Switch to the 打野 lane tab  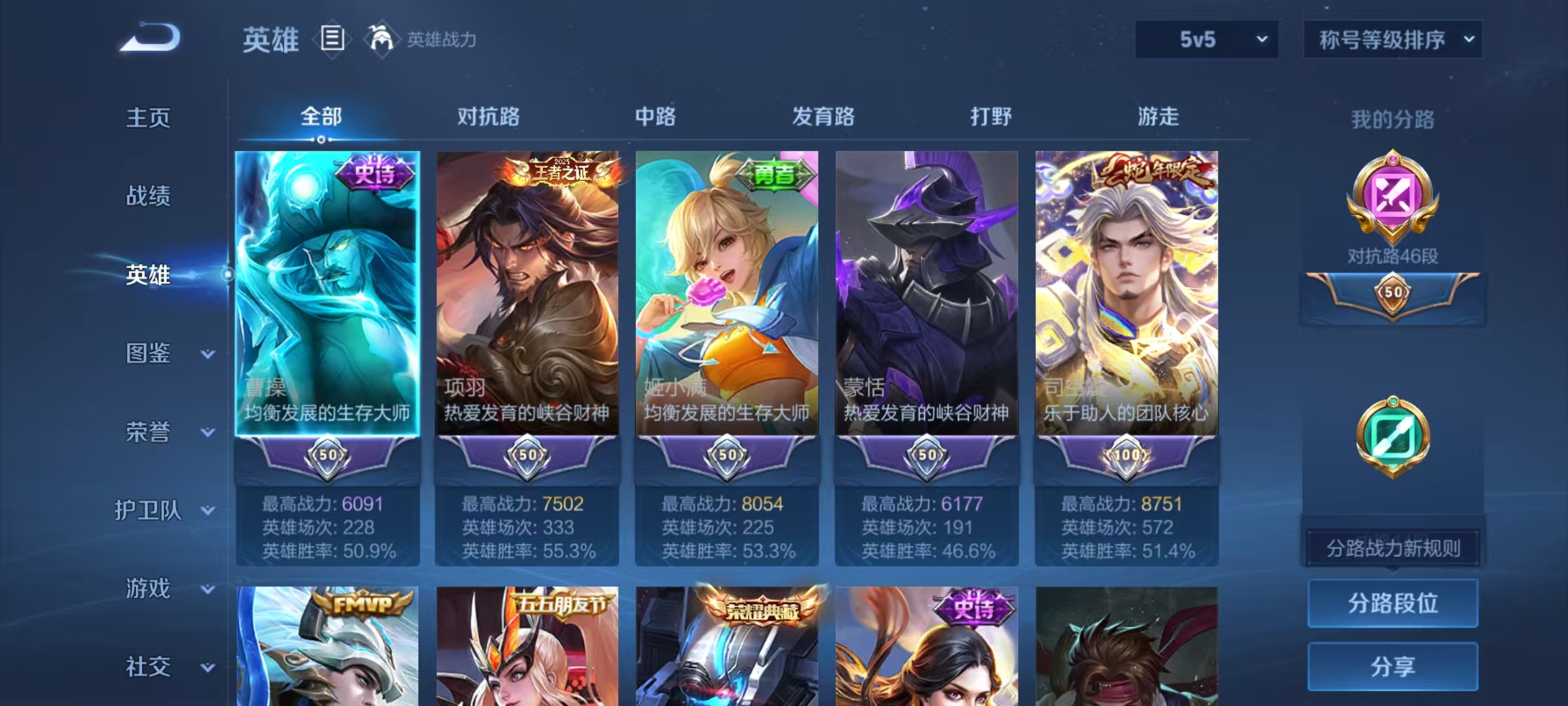pyautogui.click(x=988, y=118)
